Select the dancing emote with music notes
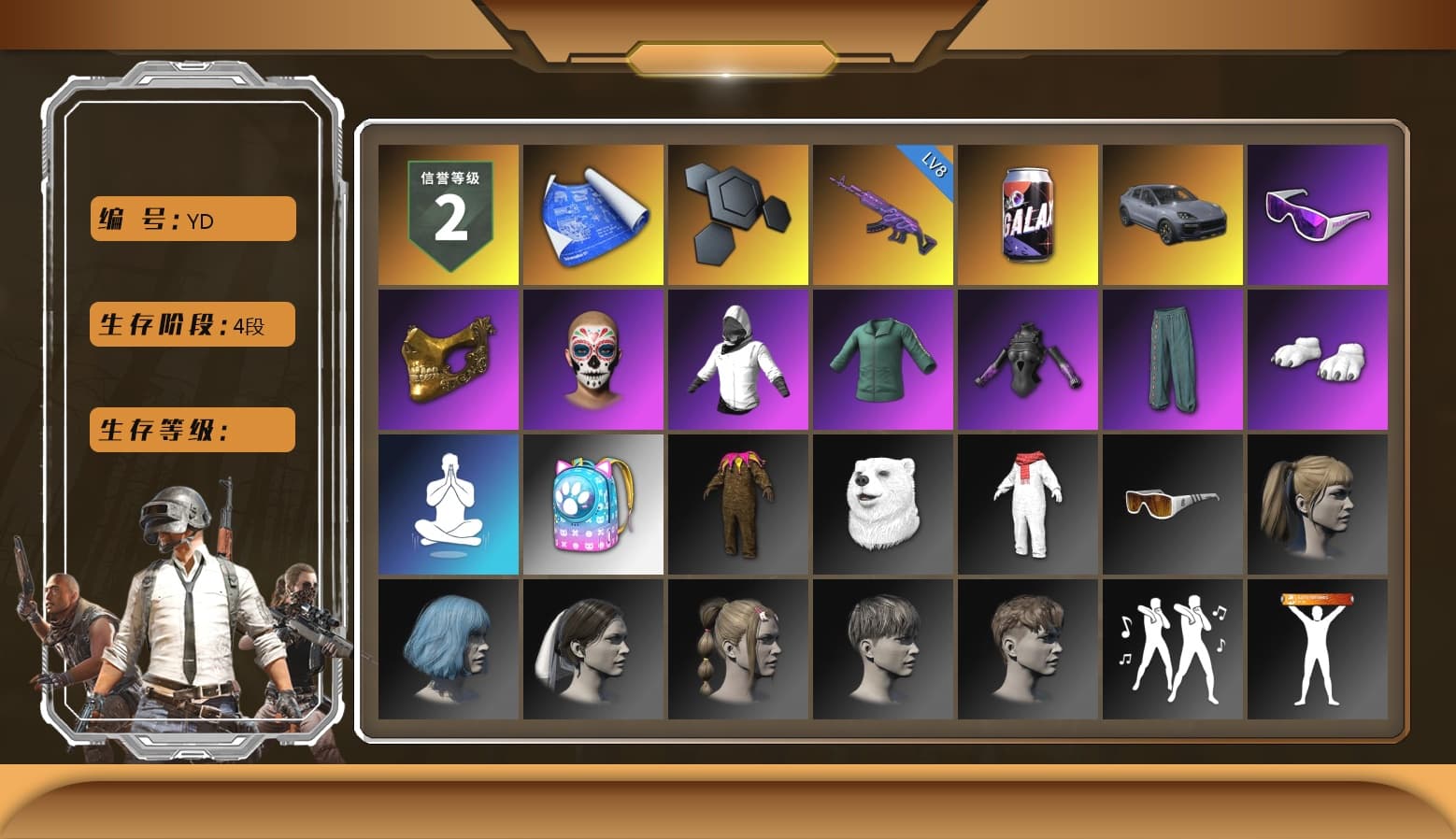This screenshot has width=1456, height=839. click(x=1173, y=650)
